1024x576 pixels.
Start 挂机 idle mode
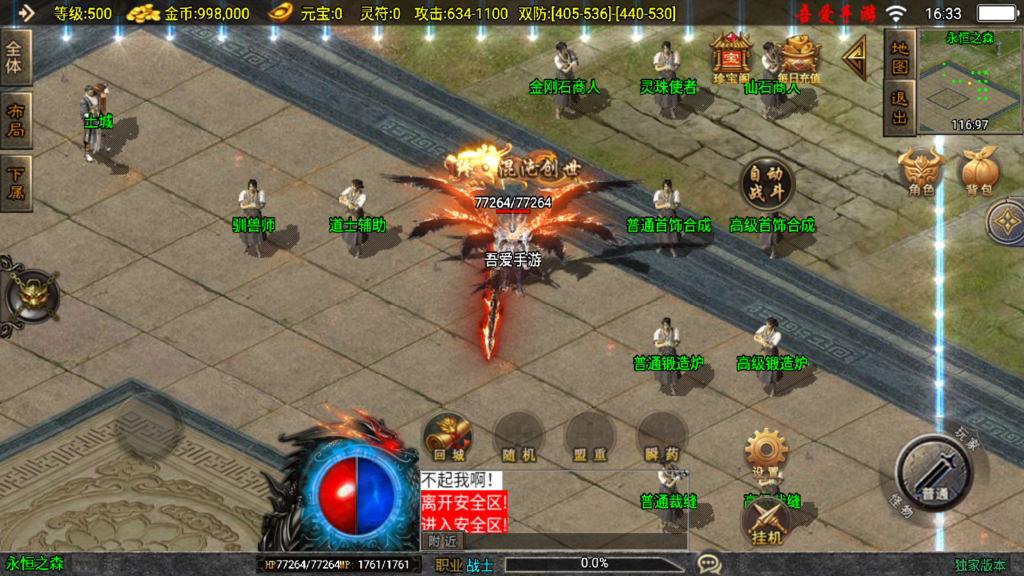pyautogui.click(x=767, y=521)
